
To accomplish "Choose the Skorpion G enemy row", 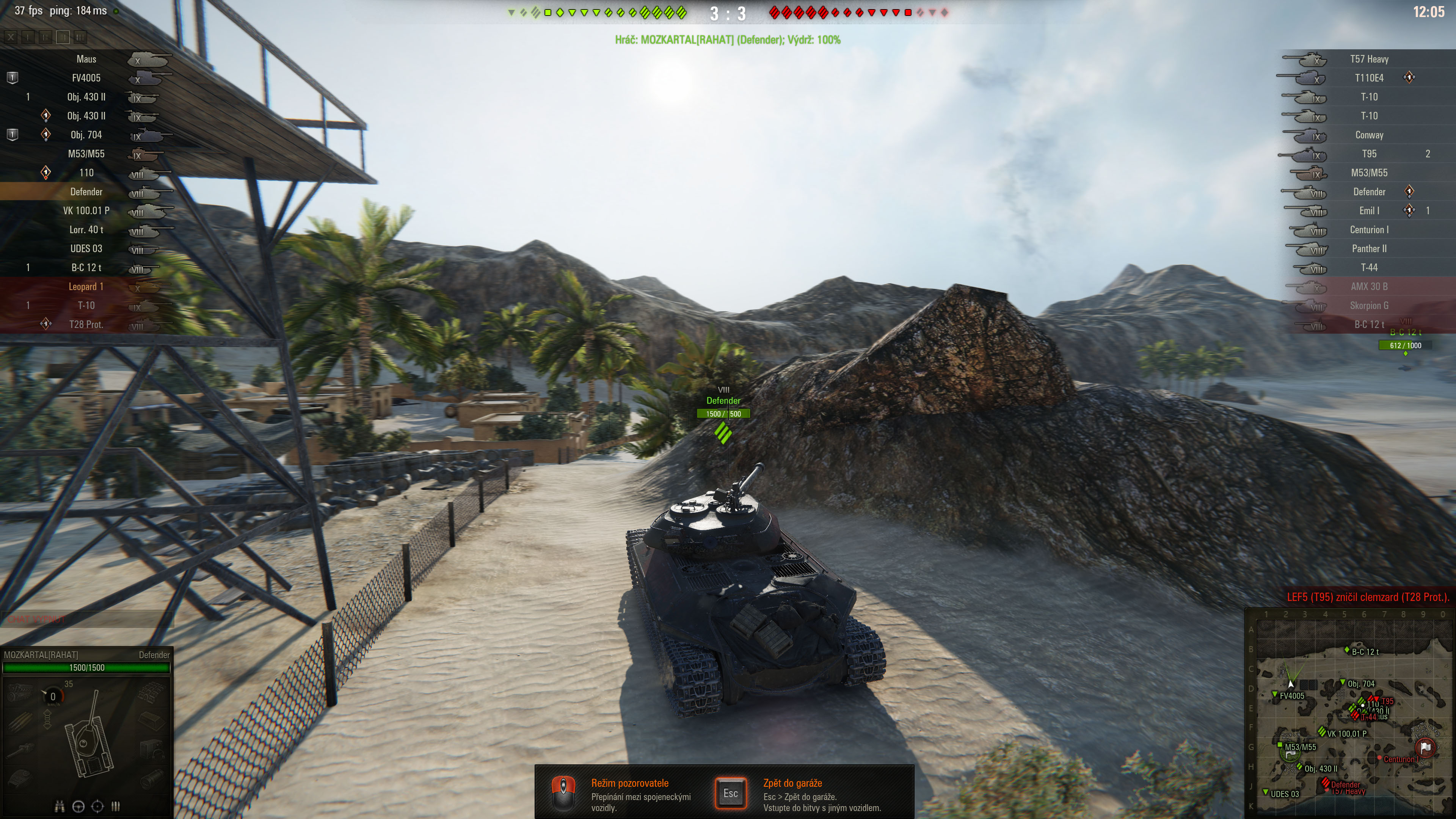I will 1368,306.
